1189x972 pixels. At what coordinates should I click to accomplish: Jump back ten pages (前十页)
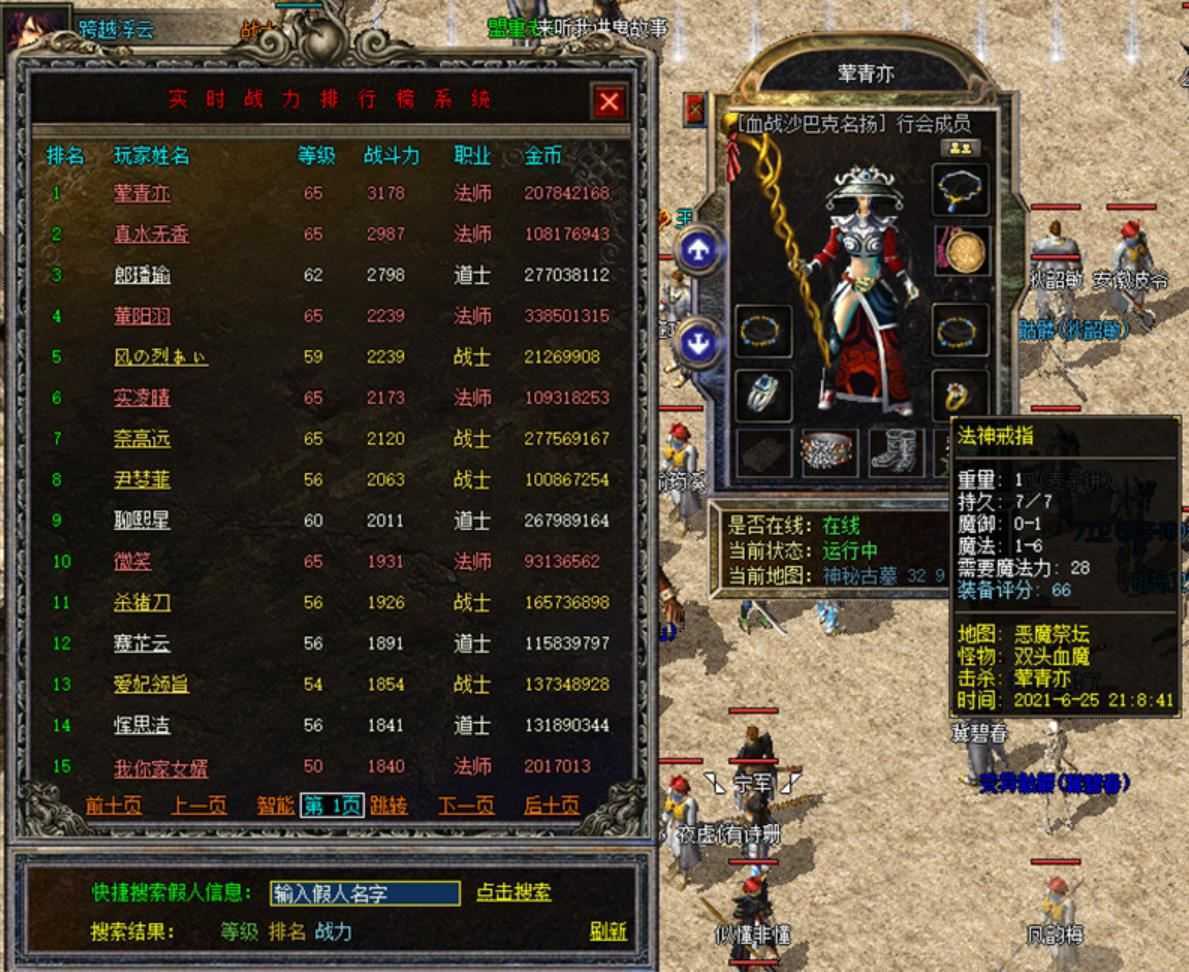[x=113, y=806]
